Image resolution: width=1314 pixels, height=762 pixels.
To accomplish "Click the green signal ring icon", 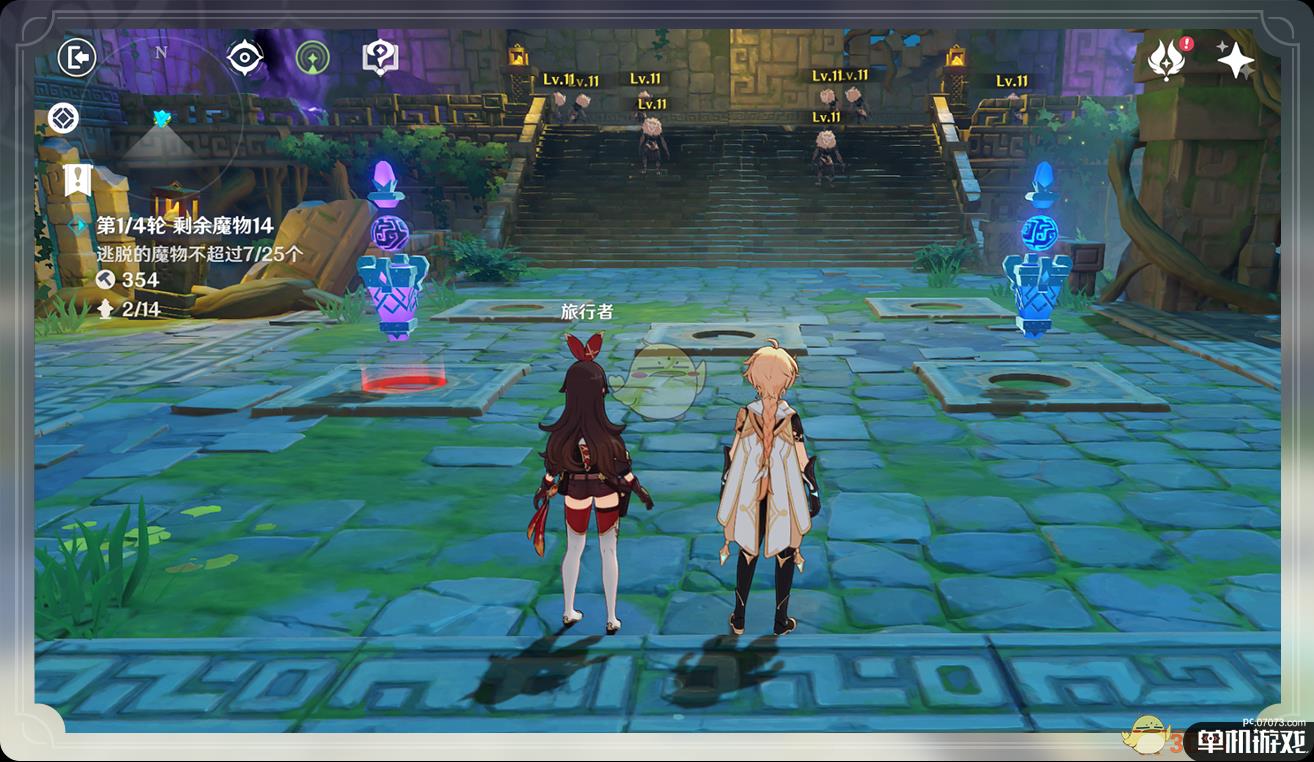I will pos(313,57).
